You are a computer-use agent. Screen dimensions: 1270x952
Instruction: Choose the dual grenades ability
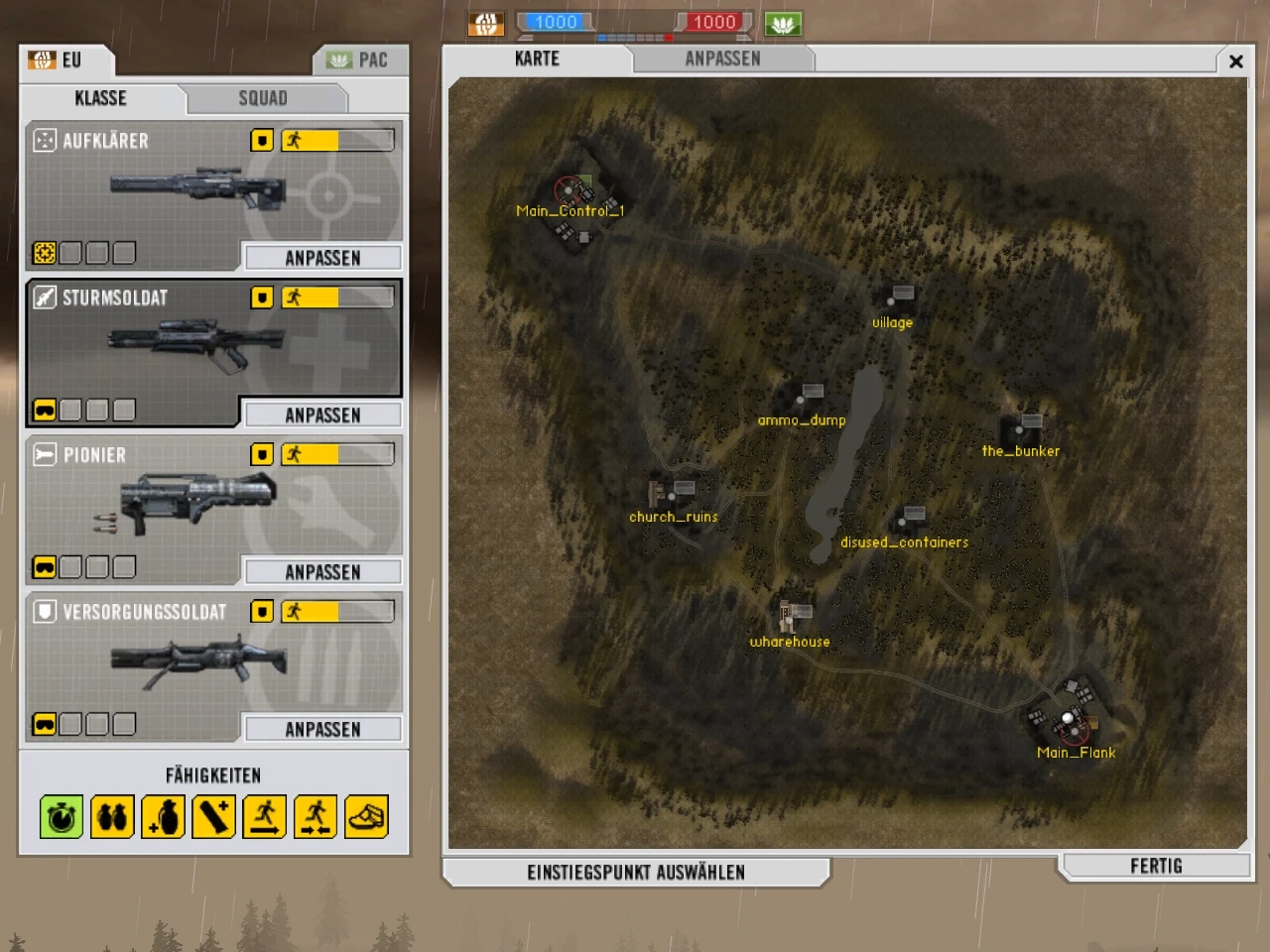[111, 816]
